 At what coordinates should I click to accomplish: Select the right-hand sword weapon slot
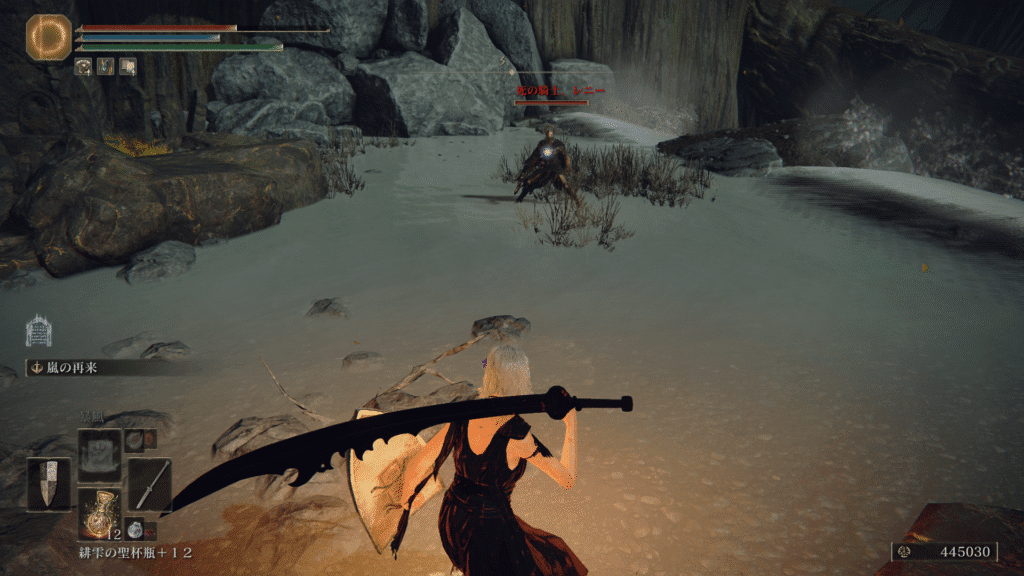(150, 485)
